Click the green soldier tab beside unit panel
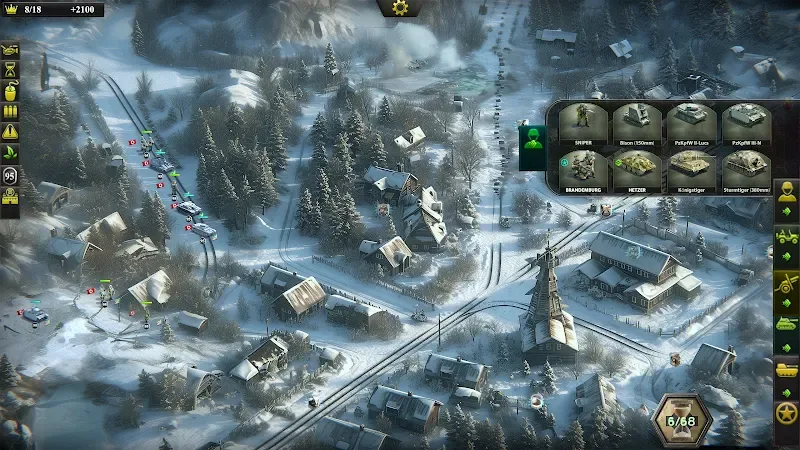The width and height of the screenshot is (800, 450). pyautogui.click(x=531, y=139)
